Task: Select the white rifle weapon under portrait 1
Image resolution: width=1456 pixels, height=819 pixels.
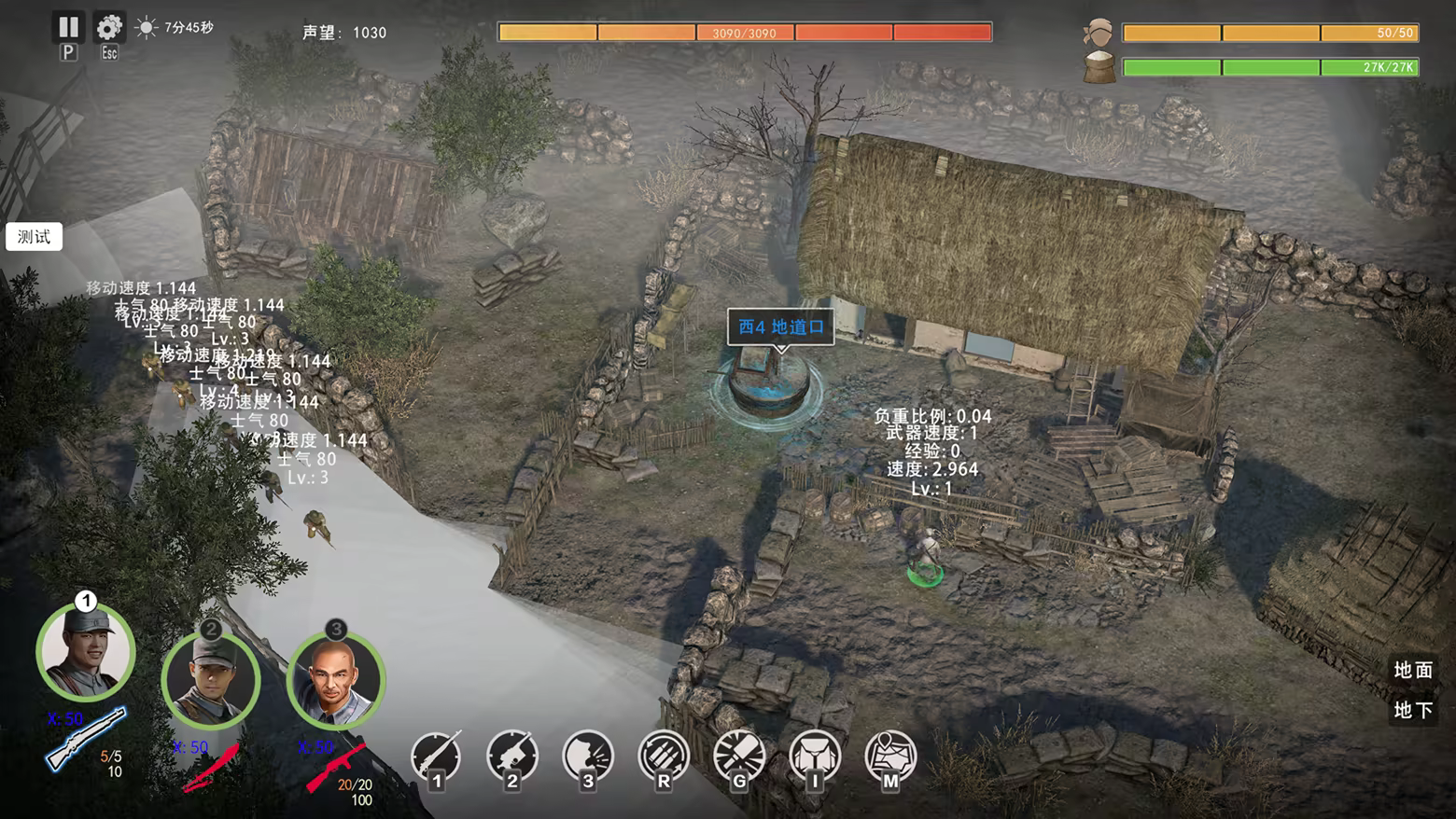Action: (86, 739)
